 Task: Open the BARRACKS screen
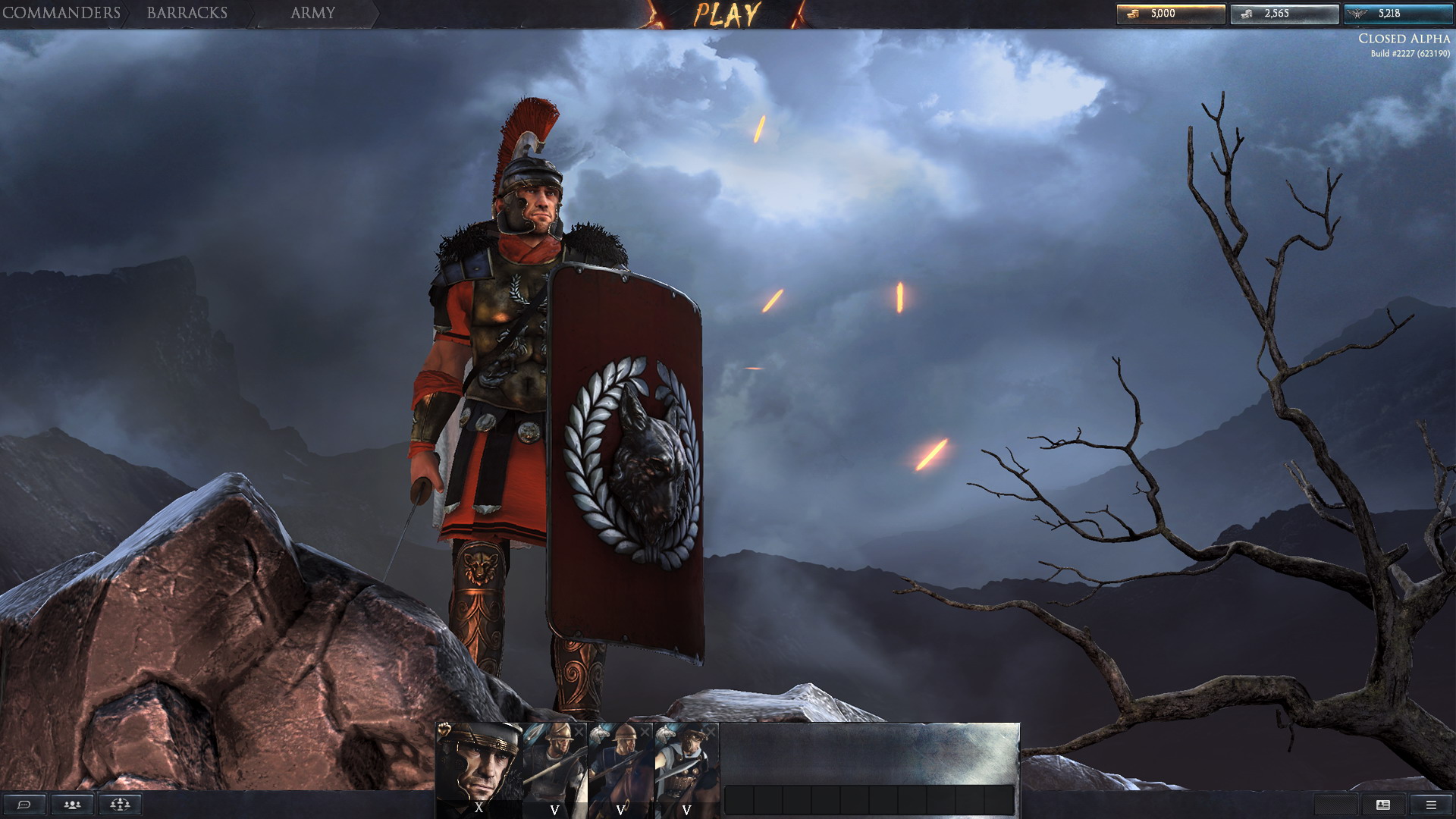pyautogui.click(x=187, y=12)
